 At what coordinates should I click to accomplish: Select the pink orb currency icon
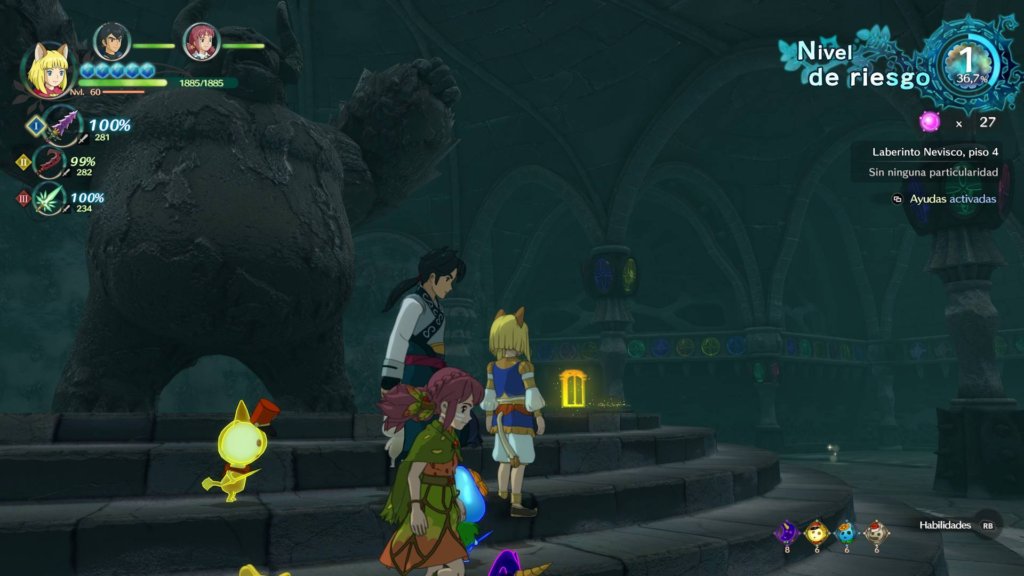click(x=930, y=122)
